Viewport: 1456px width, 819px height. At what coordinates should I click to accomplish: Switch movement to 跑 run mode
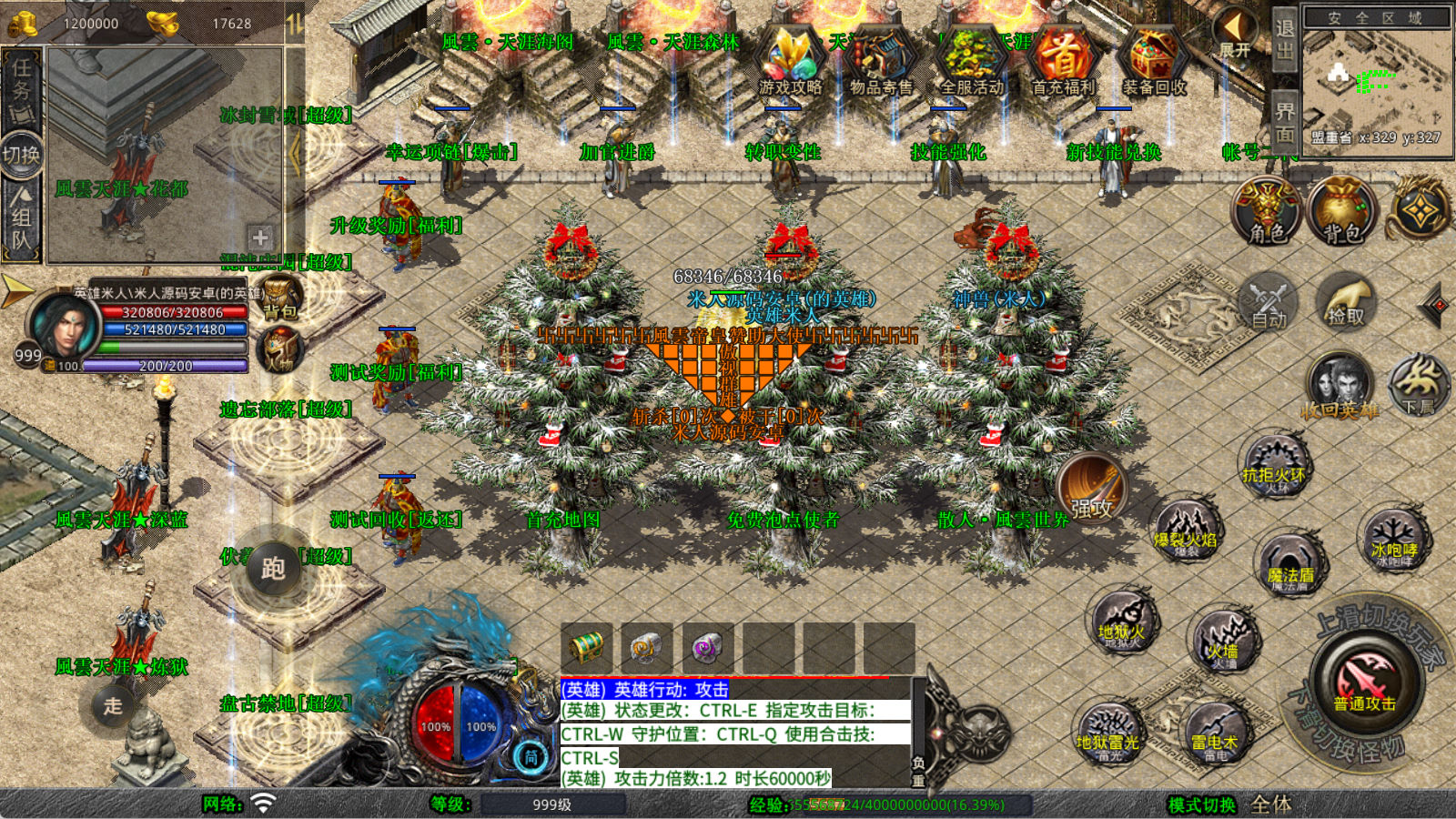click(273, 569)
